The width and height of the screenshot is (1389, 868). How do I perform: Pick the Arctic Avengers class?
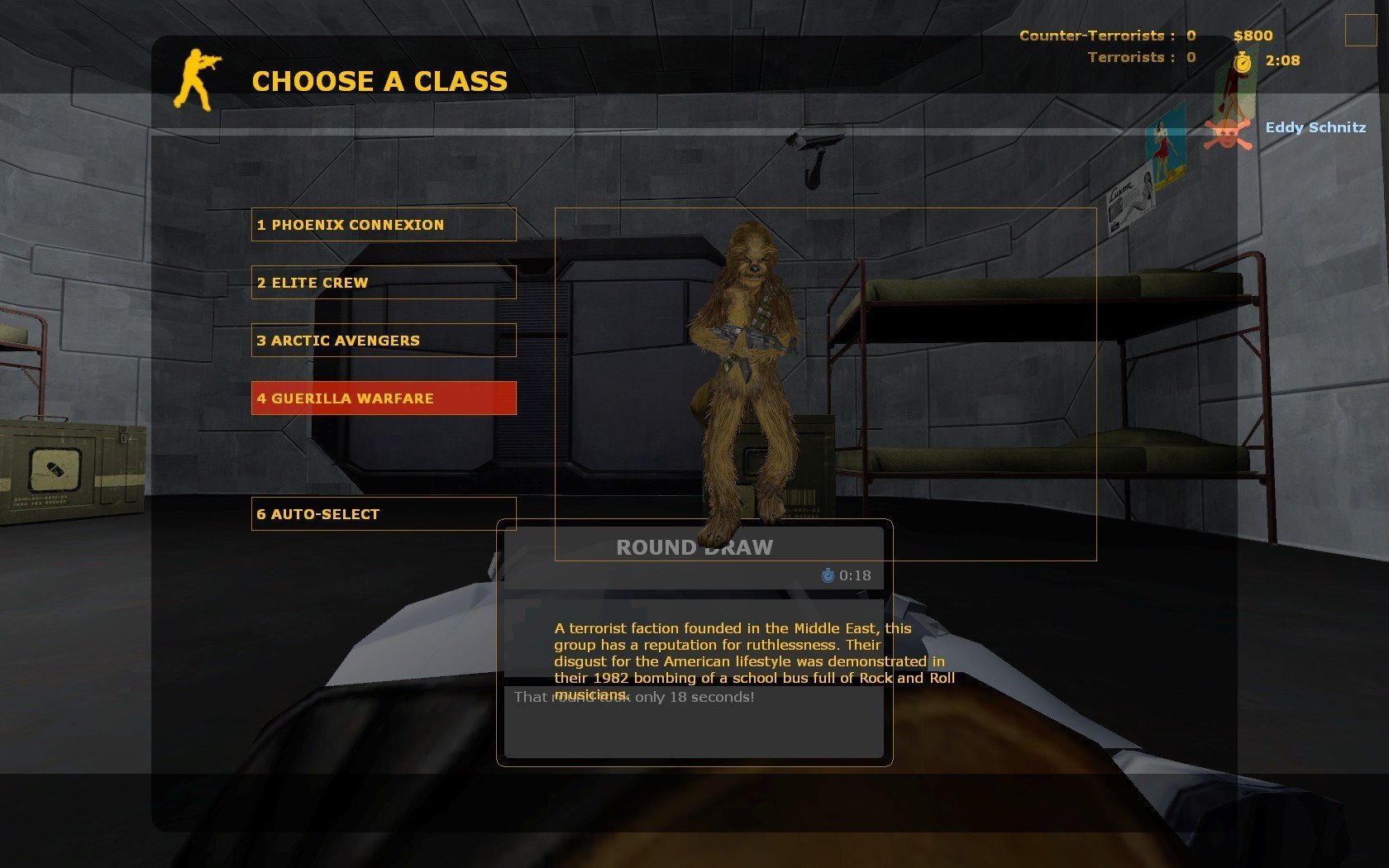[384, 341]
